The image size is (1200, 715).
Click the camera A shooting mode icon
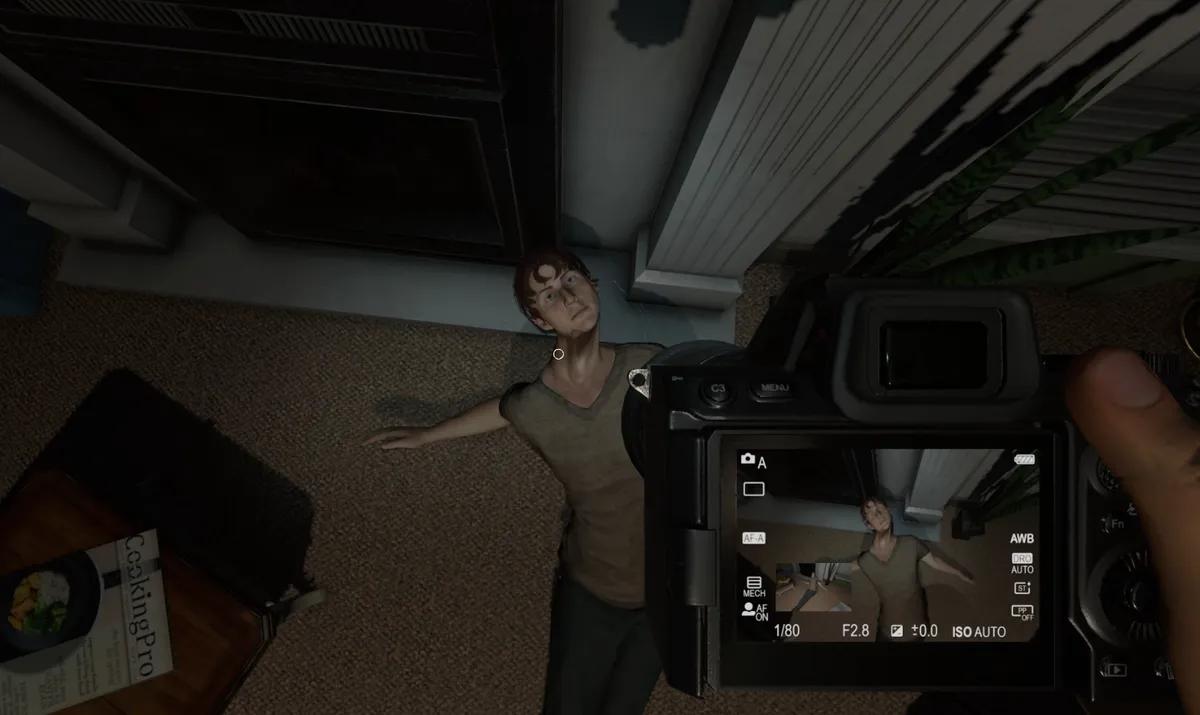753,461
